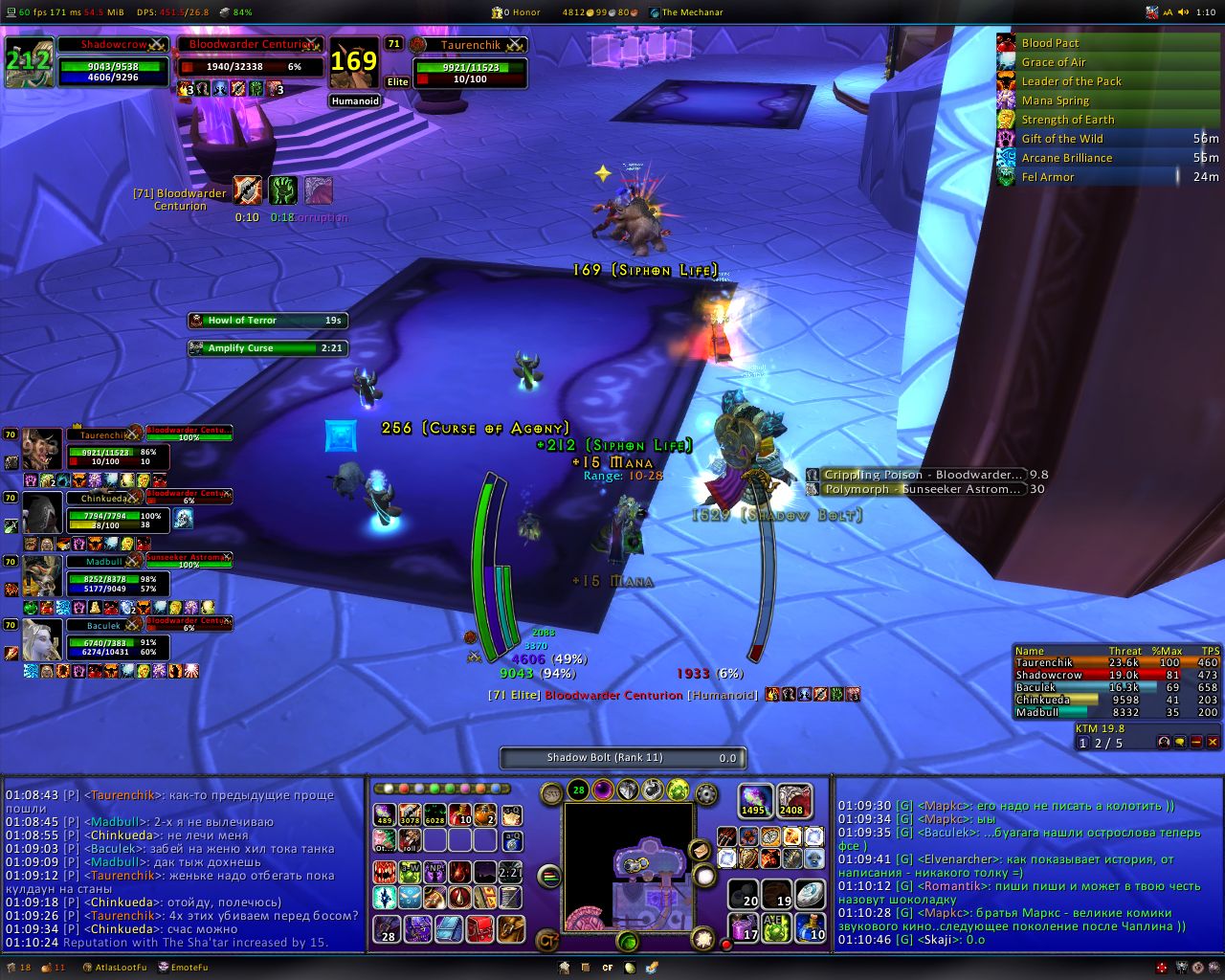Activate the item slot showing 2408
The image size is (1225, 980).
pos(792,801)
